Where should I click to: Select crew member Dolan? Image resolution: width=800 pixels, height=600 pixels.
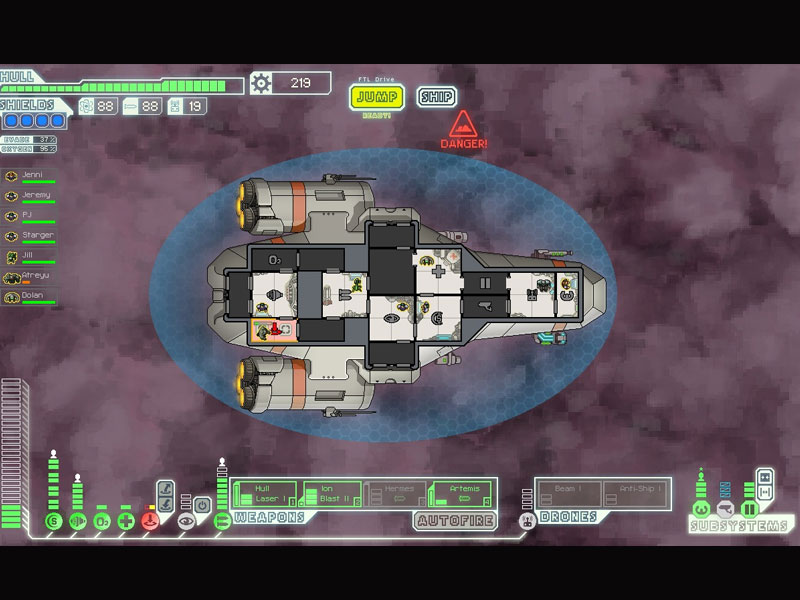(x=30, y=297)
